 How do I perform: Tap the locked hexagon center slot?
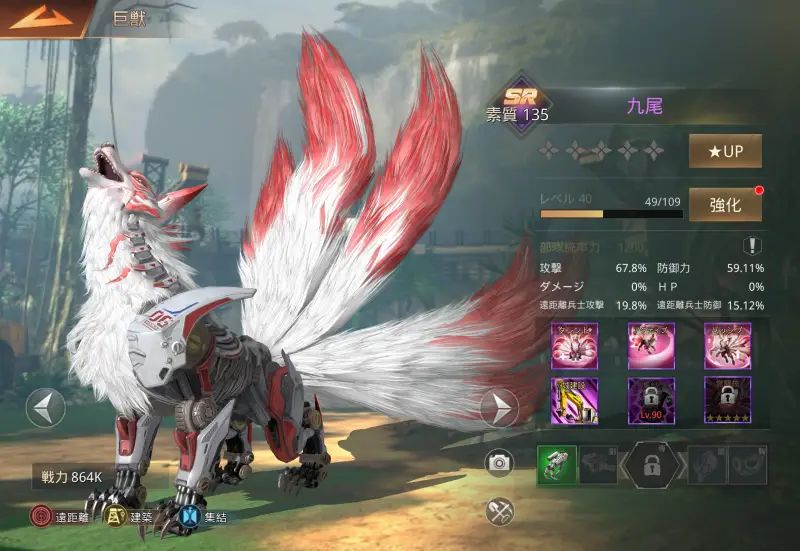651,465
